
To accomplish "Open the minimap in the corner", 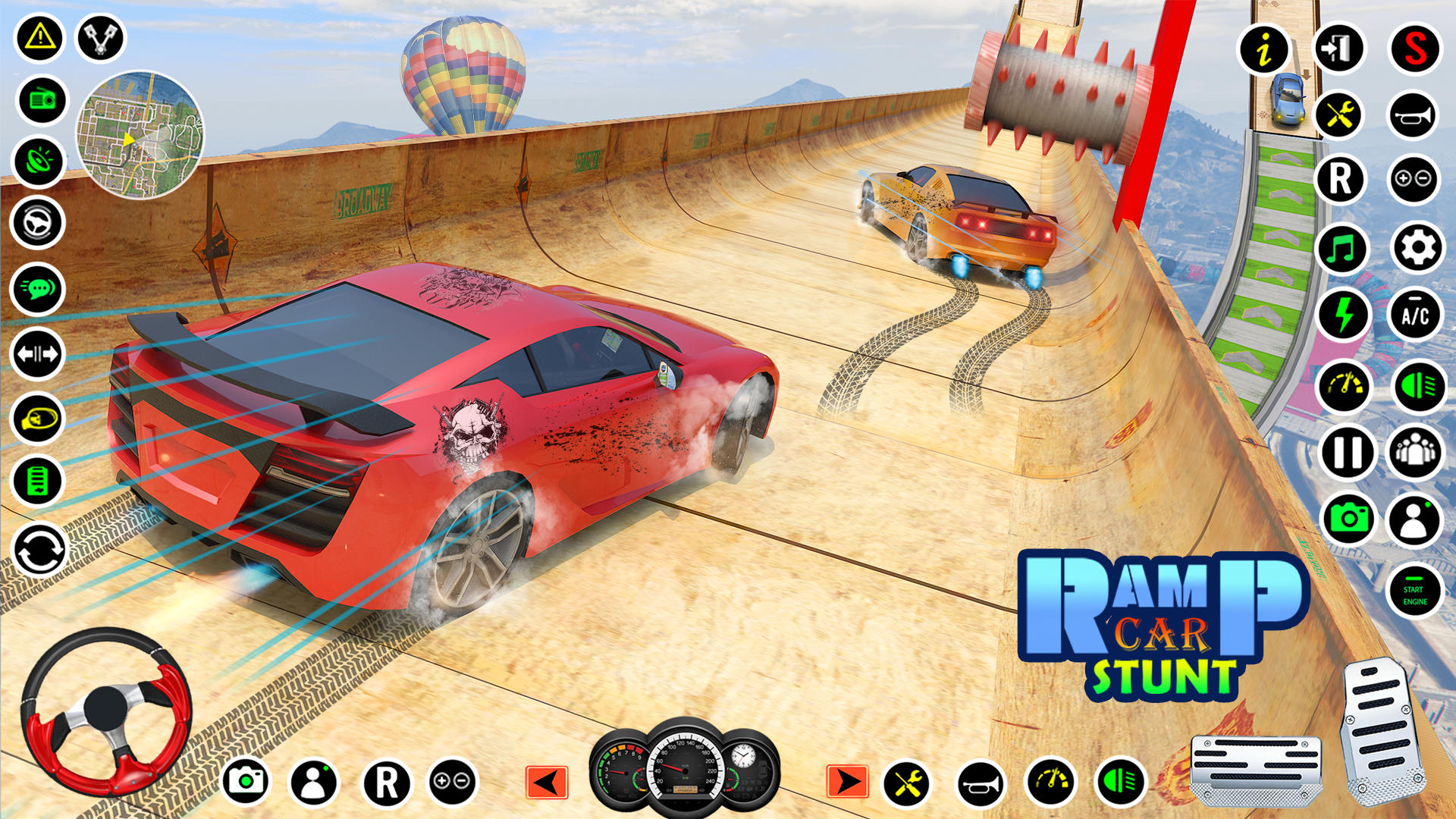I will (x=140, y=140).
